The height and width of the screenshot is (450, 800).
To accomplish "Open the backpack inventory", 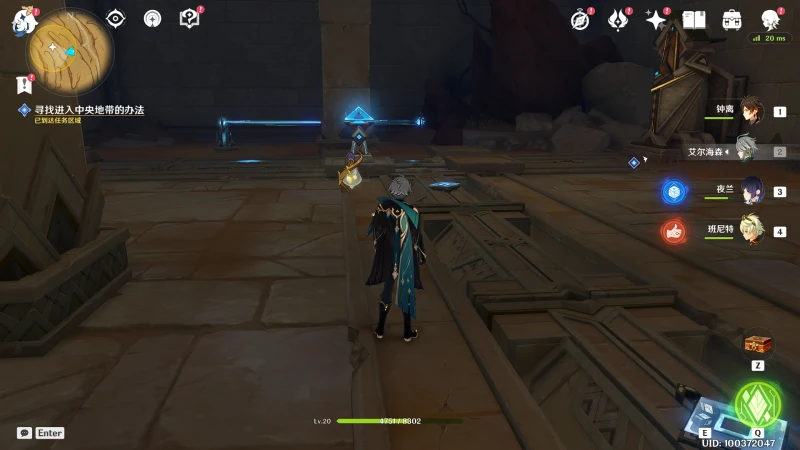I will 732,20.
